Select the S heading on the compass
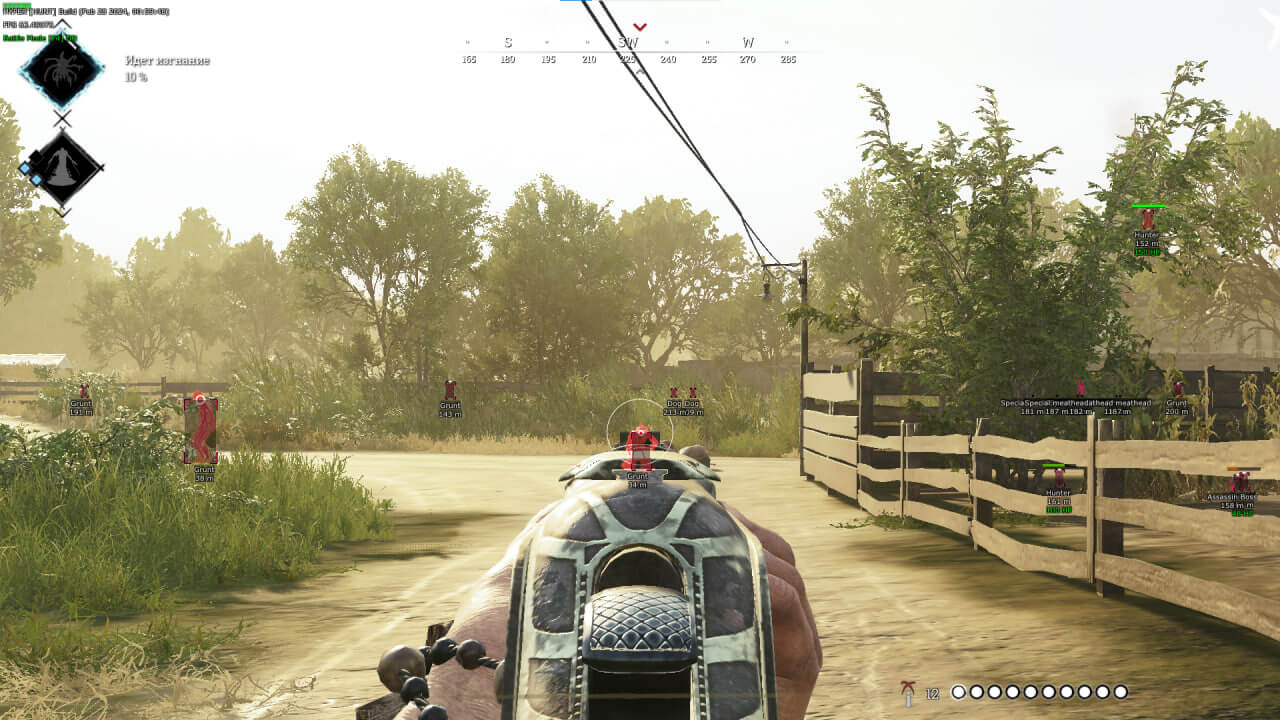1280x720 pixels. click(x=508, y=42)
